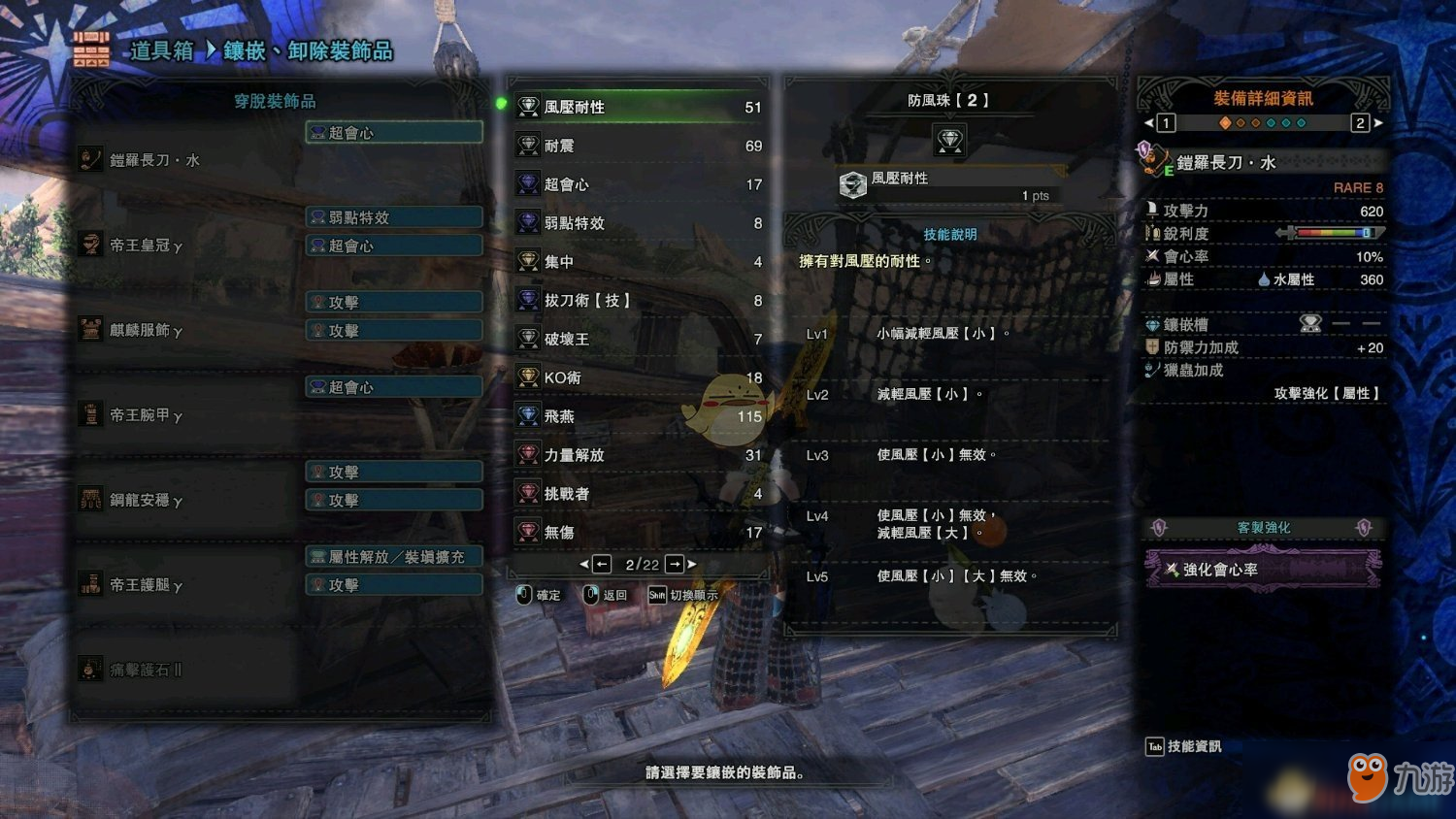
Task: Select the 力量解放 decoration
Action: tap(639, 455)
